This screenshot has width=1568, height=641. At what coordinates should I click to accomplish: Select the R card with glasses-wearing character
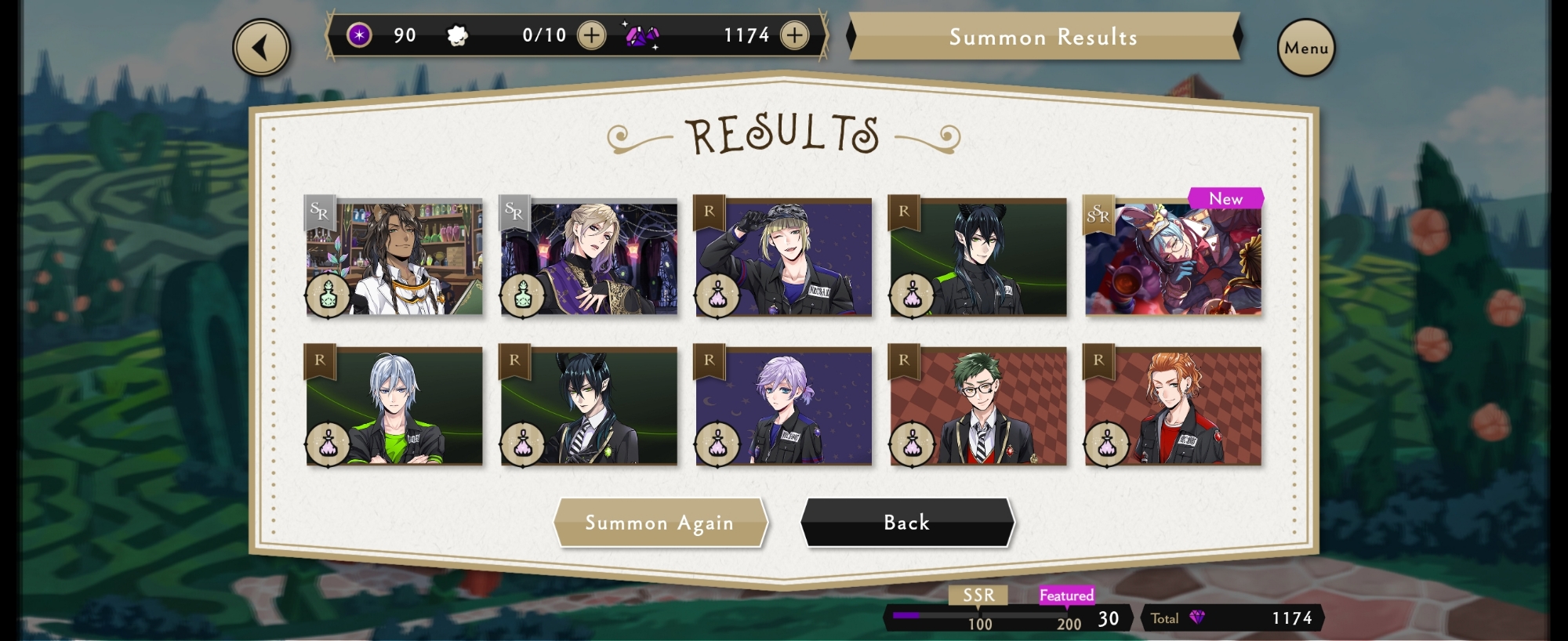click(978, 407)
